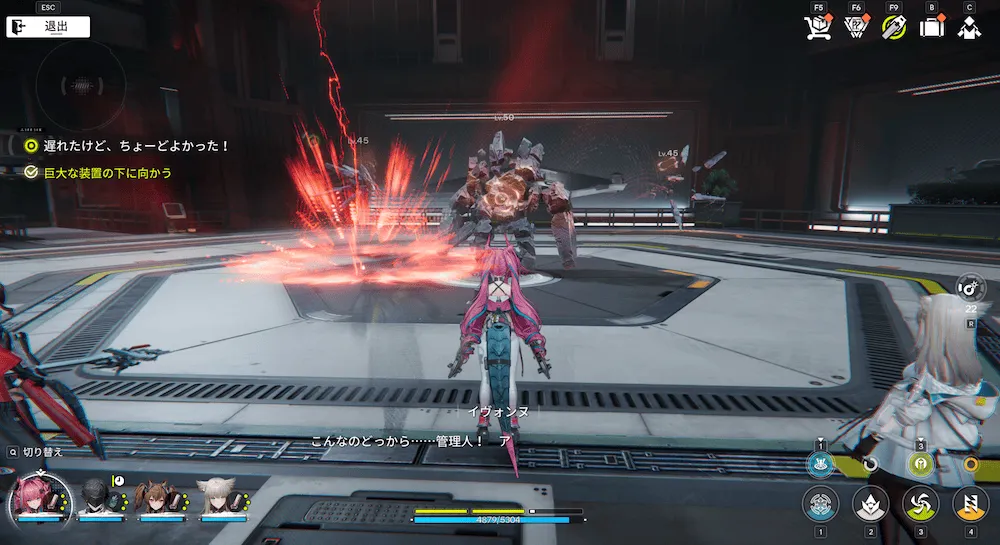Viewport: 1000px width, 545px height.
Task: Activate the orange lightning skill
Action: (969, 503)
